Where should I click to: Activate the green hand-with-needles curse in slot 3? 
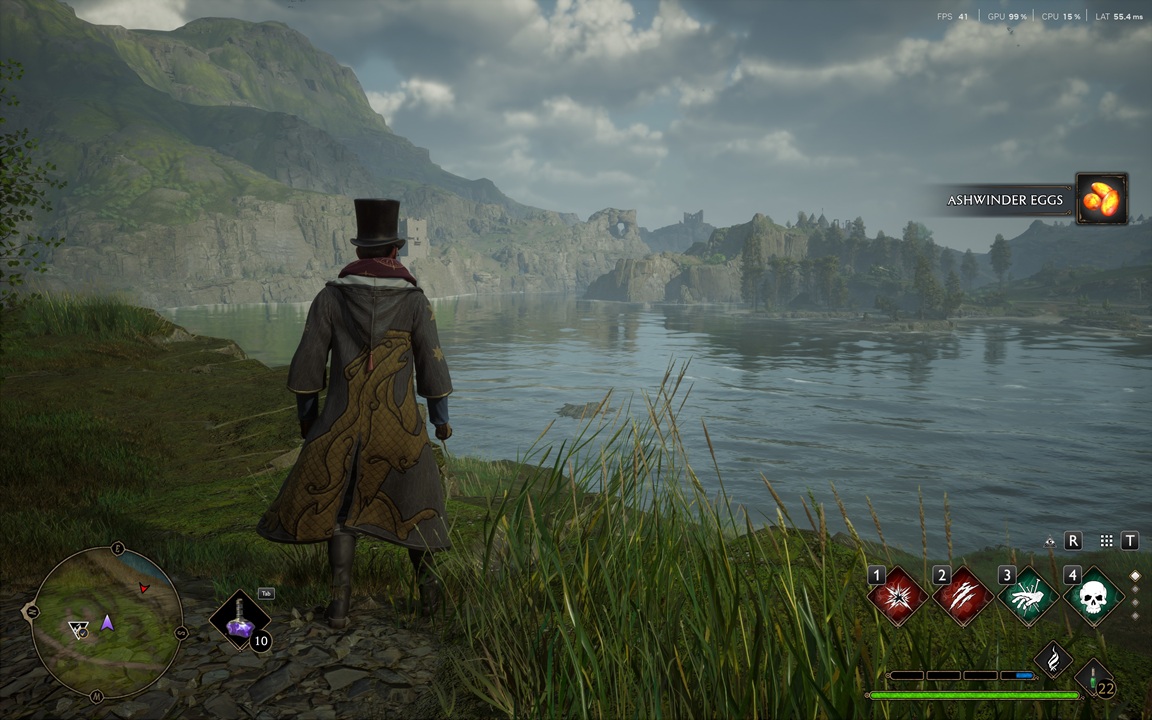point(1028,597)
